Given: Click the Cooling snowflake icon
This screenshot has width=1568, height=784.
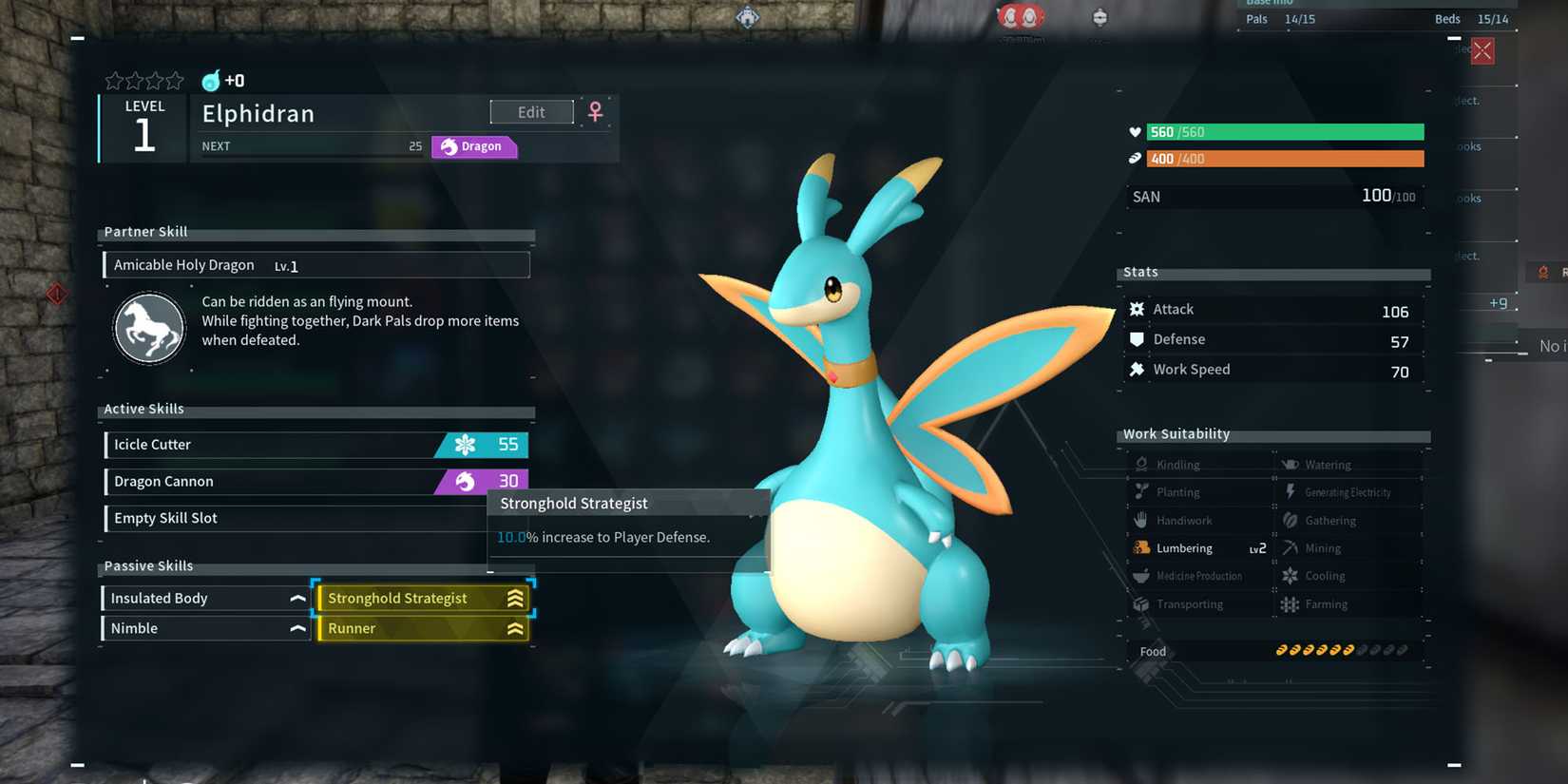Looking at the screenshot, I should [x=1290, y=576].
